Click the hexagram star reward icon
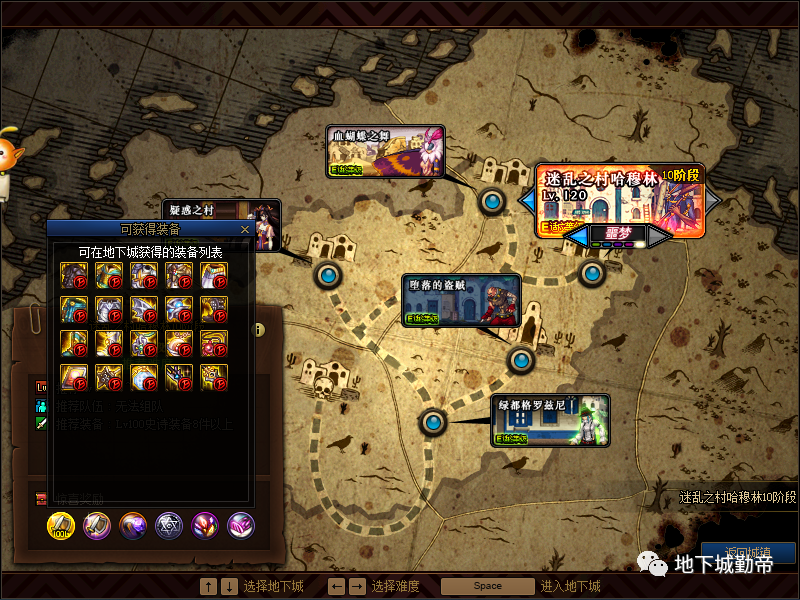This screenshot has width=800, height=600. point(169,526)
